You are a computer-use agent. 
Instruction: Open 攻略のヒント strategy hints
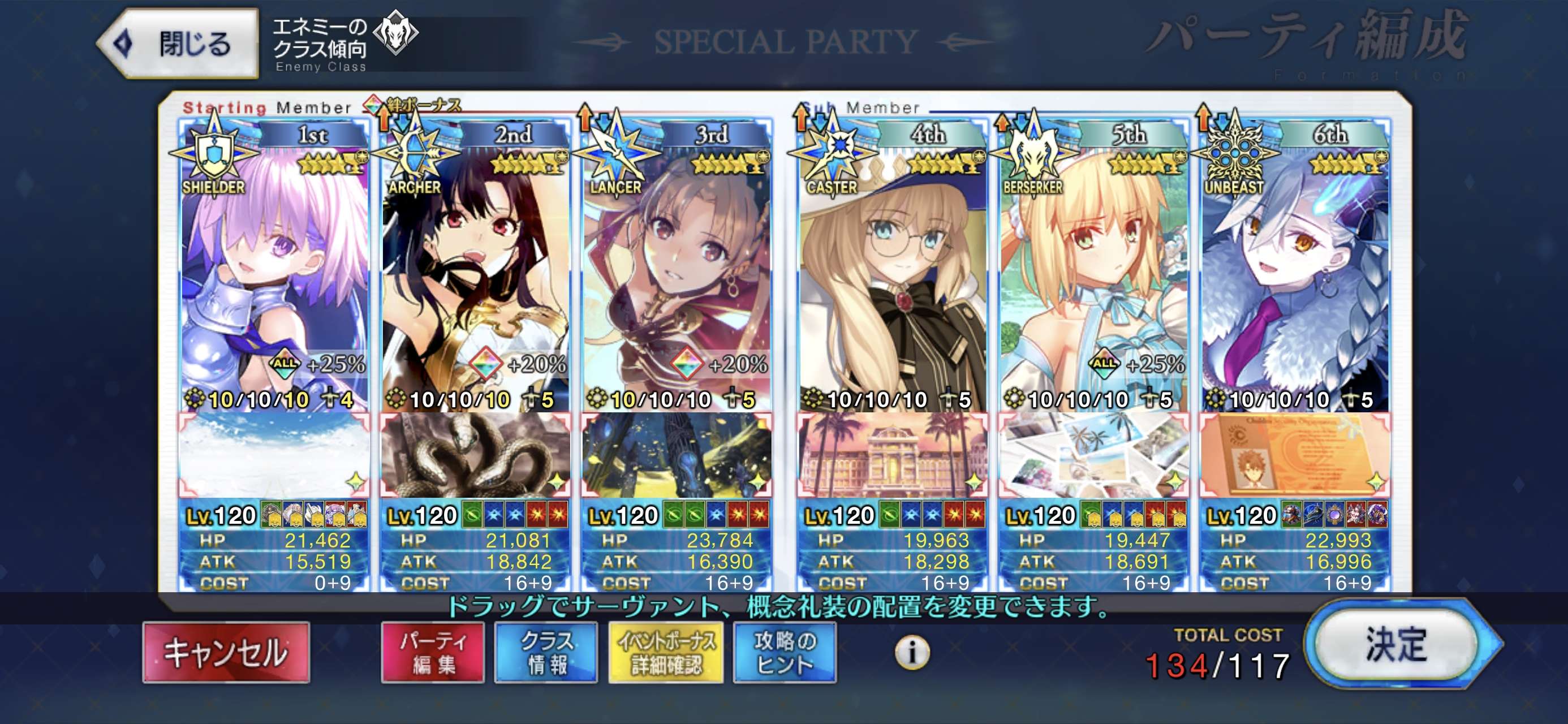[785, 652]
